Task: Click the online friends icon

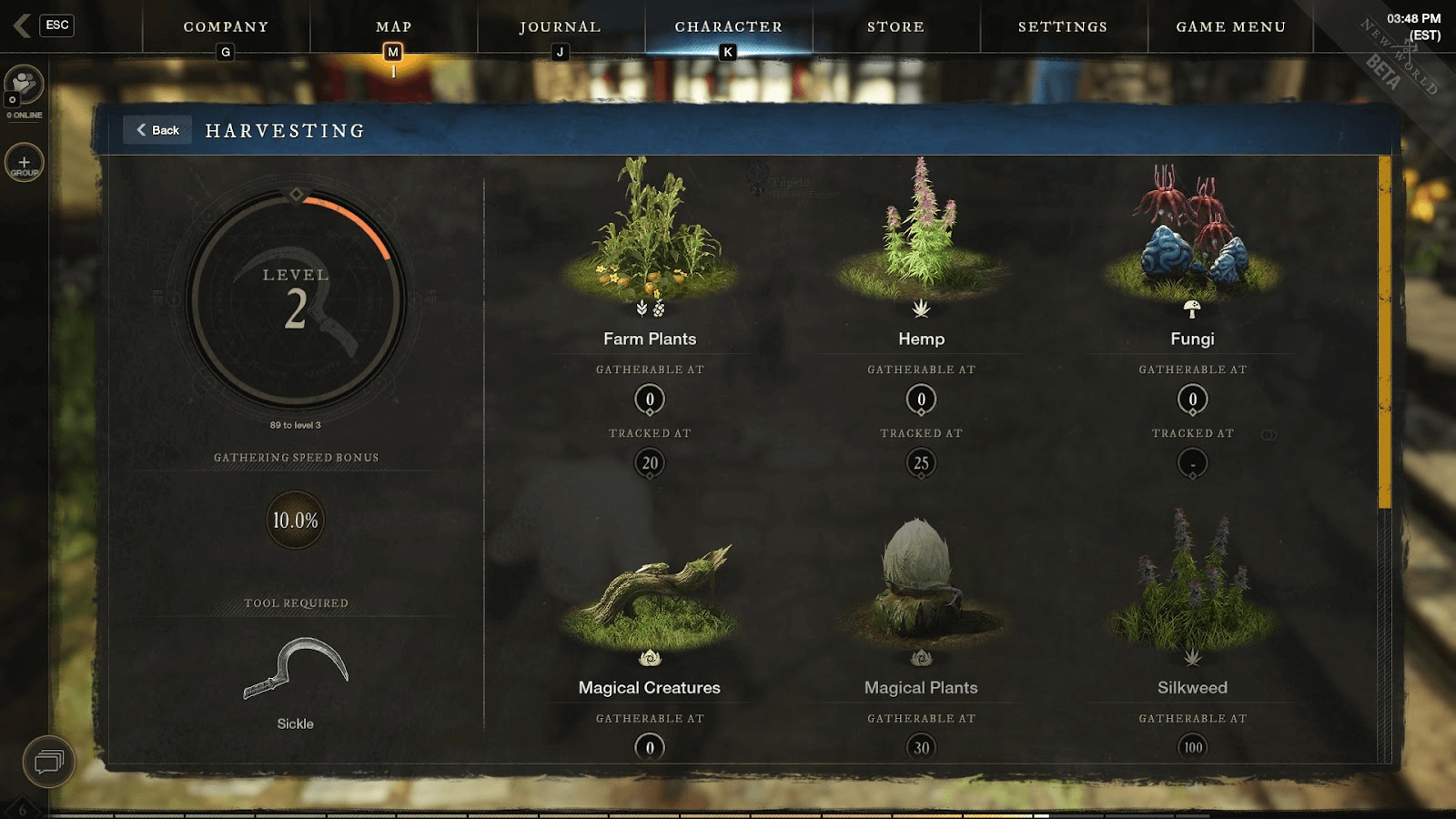Action: (x=24, y=85)
